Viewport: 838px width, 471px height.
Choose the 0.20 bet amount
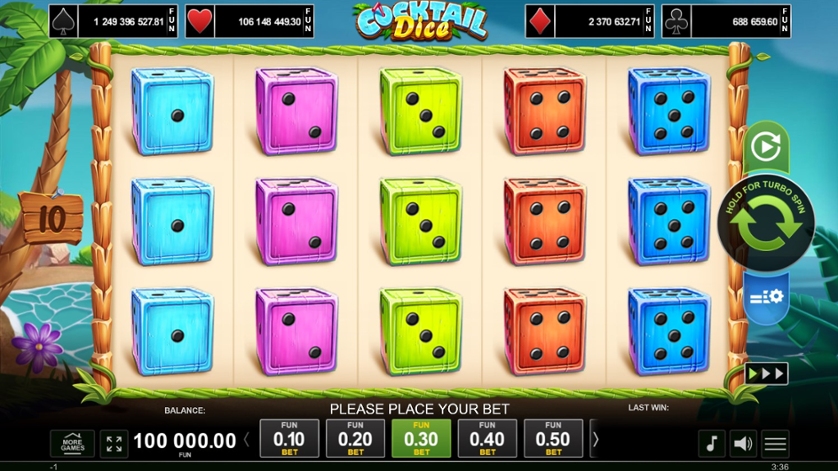355,438
